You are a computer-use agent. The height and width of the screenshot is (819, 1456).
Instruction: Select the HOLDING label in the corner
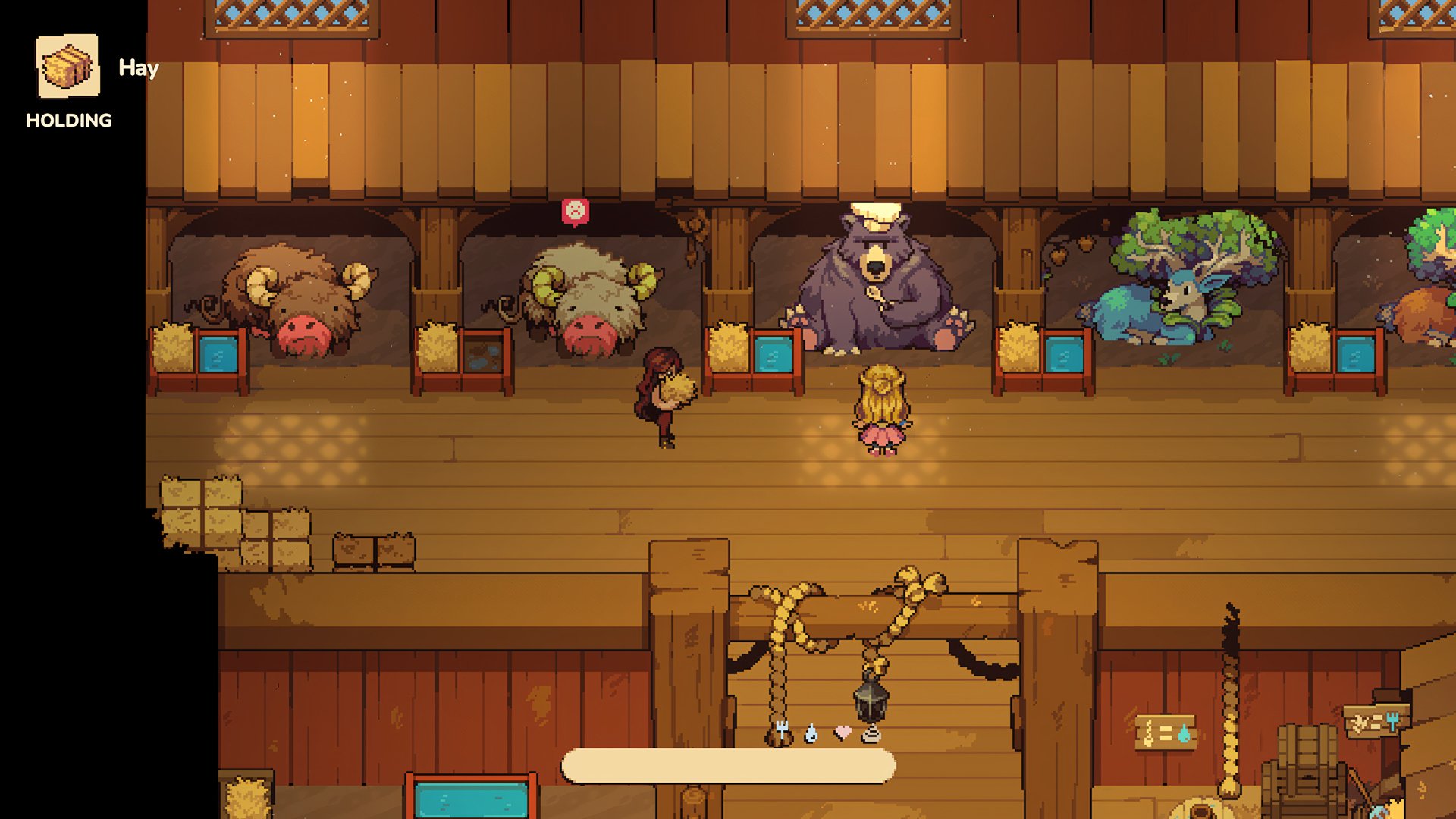67,119
